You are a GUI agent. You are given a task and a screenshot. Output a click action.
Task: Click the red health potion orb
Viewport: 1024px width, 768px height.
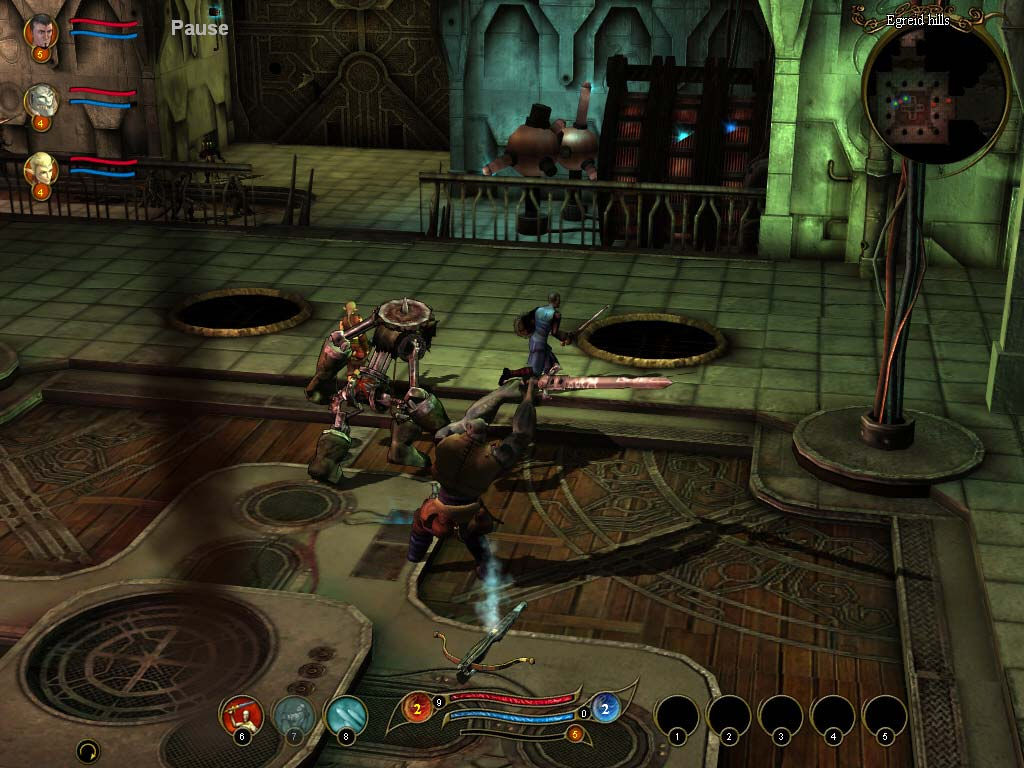pyautogui.click(x=417, y=708)
